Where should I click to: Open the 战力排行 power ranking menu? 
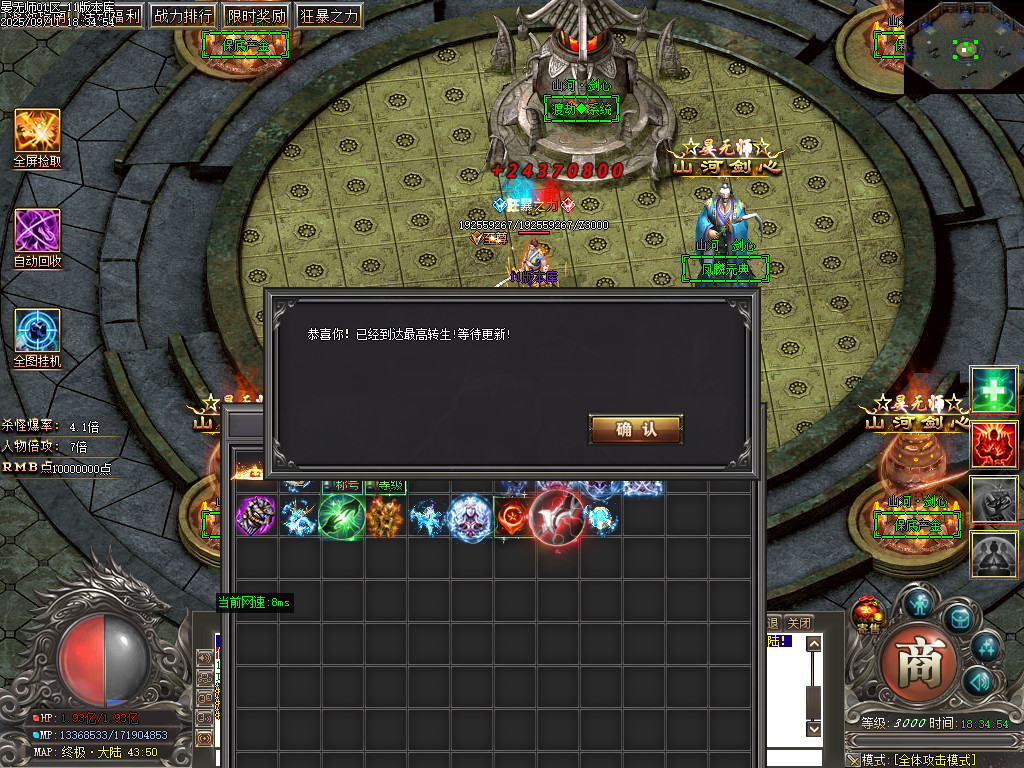(x=183, y=16)
